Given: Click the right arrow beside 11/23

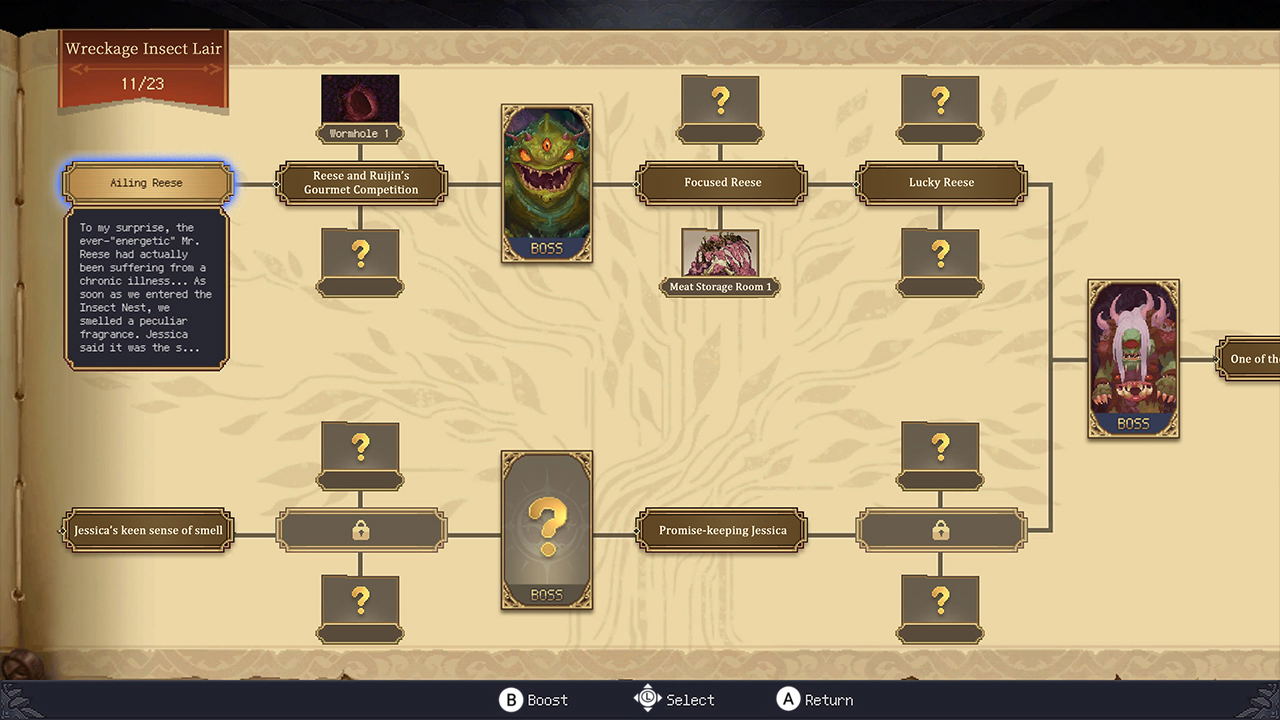Looking at the screenshot, I should [216, 68].
